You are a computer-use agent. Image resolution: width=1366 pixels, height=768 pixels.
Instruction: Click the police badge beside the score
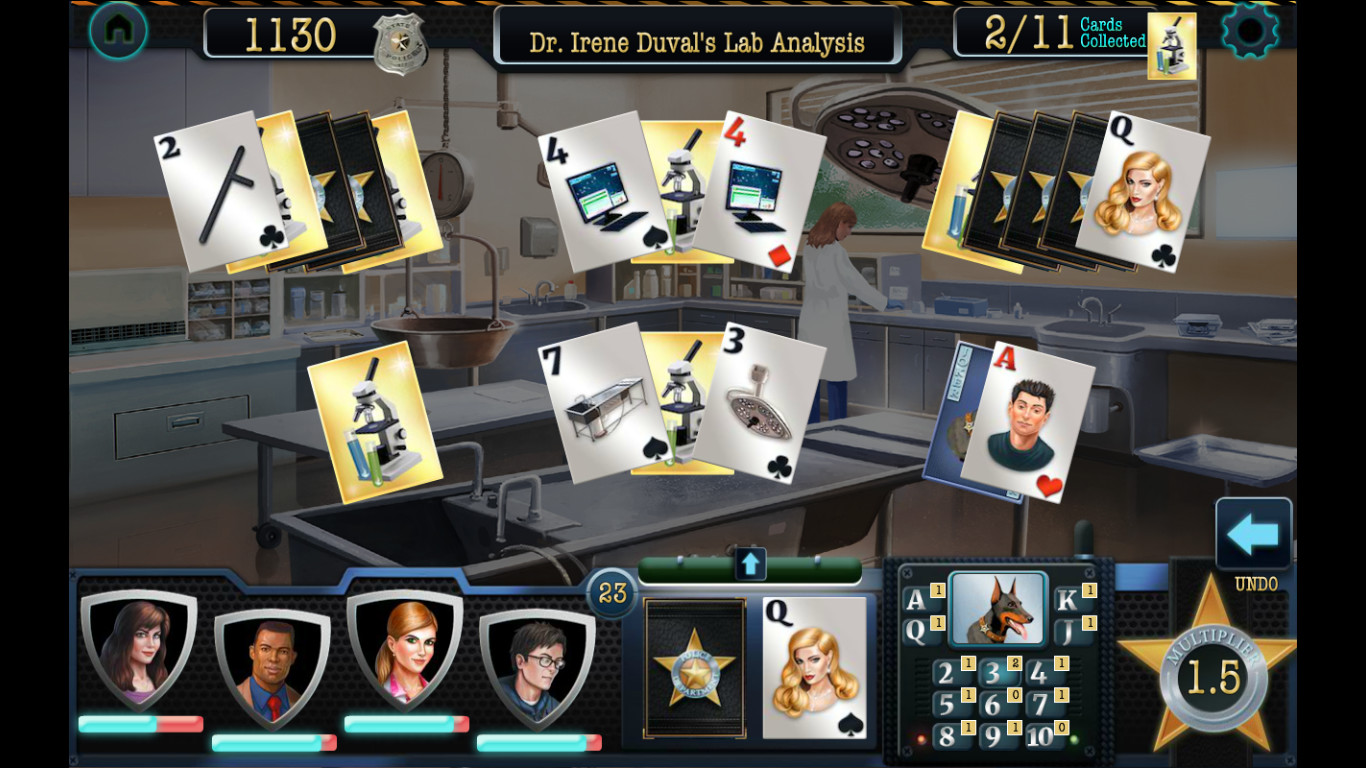(399, 44)
